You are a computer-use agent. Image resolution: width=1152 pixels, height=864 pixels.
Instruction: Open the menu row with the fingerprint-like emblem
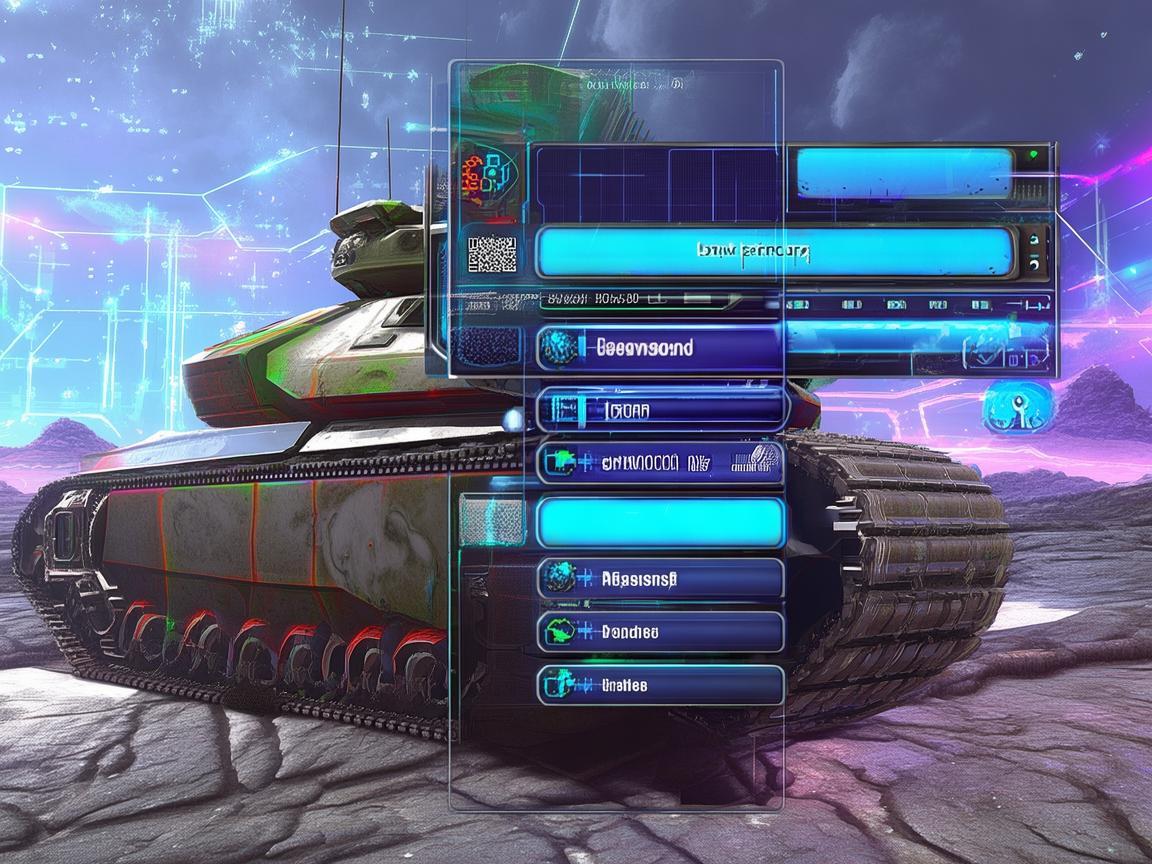coord(660,462)
